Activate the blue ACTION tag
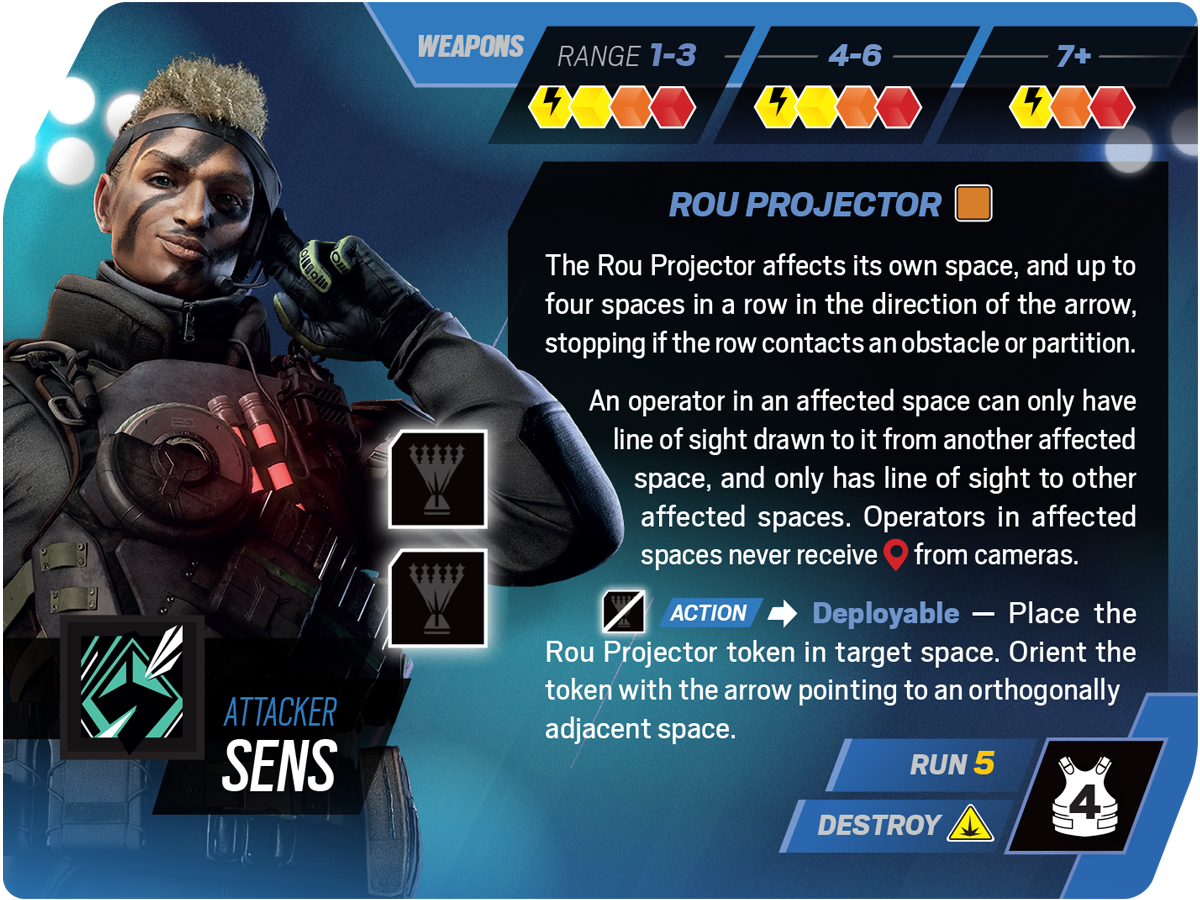1200x900 pixels. tap(709, 613)
